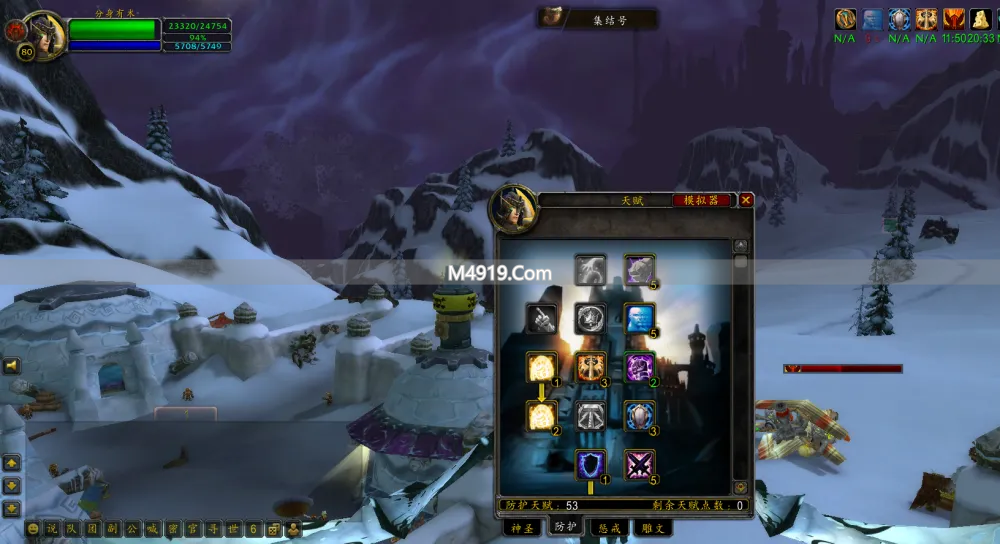The image size is (1000, 544).
Task: Click the purple fist talent with rank 2
Action: [x=639, y=368]
